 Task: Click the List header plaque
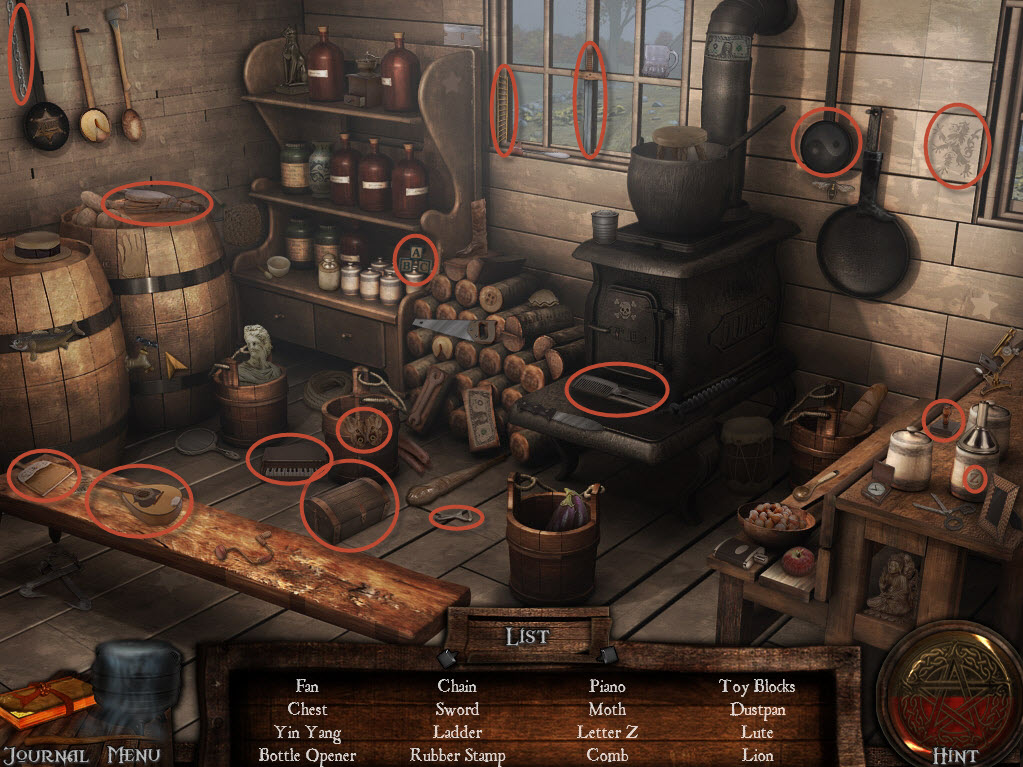527,635
